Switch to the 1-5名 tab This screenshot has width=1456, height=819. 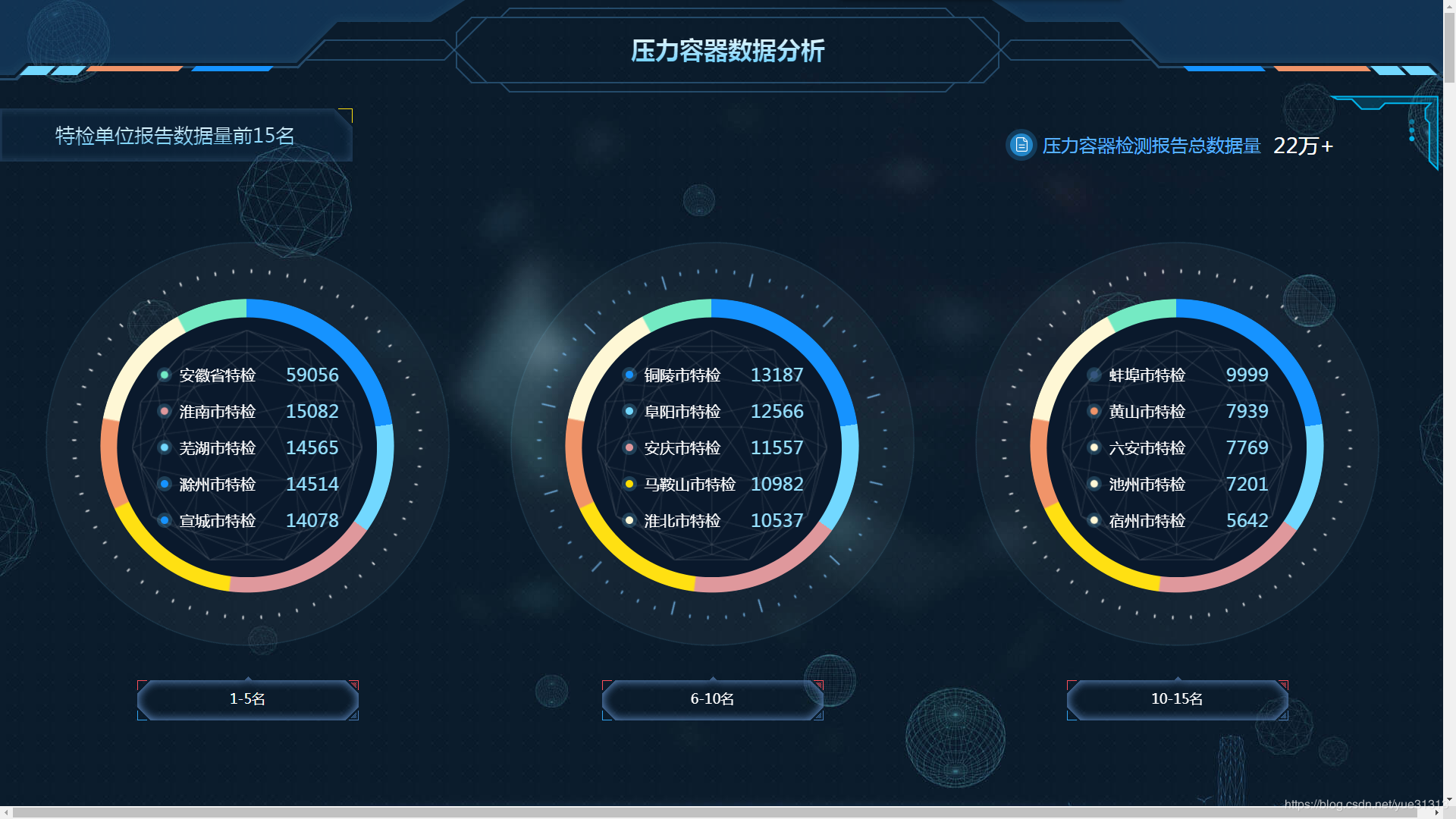click(x=247, y=698)
